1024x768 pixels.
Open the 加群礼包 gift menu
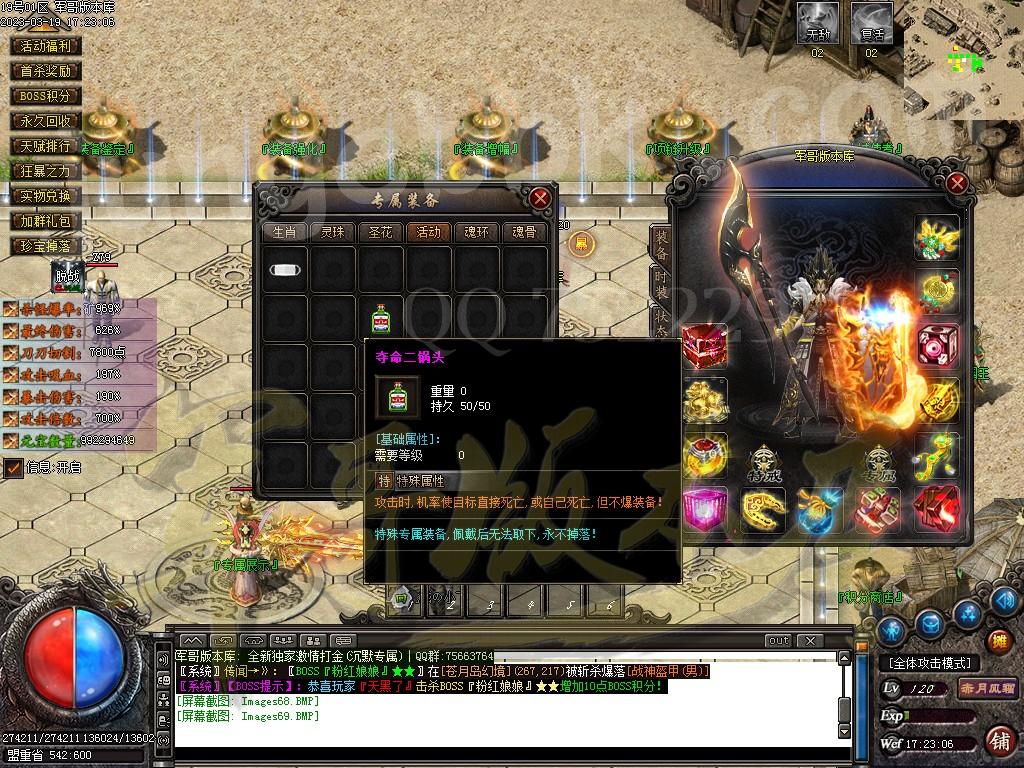pos(46,221)
